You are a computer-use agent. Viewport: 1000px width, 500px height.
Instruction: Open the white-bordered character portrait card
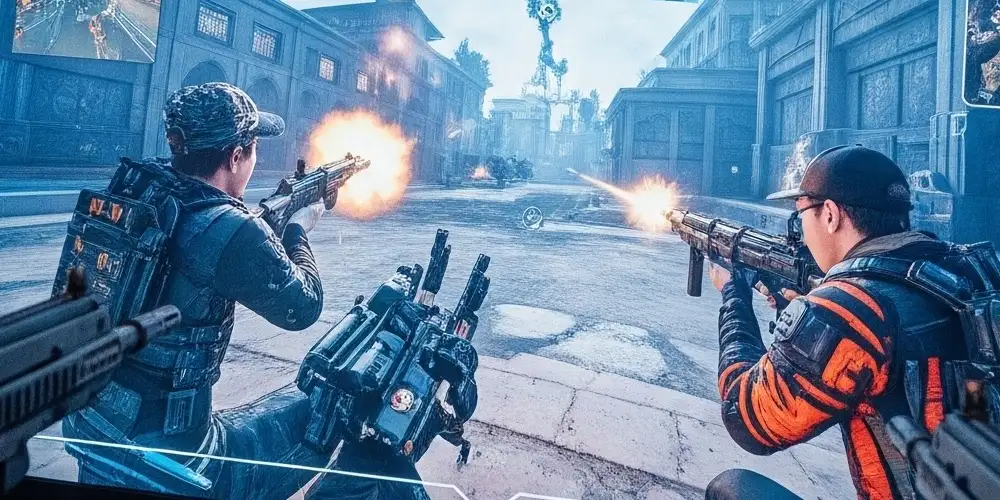click(x=981, y=52)
